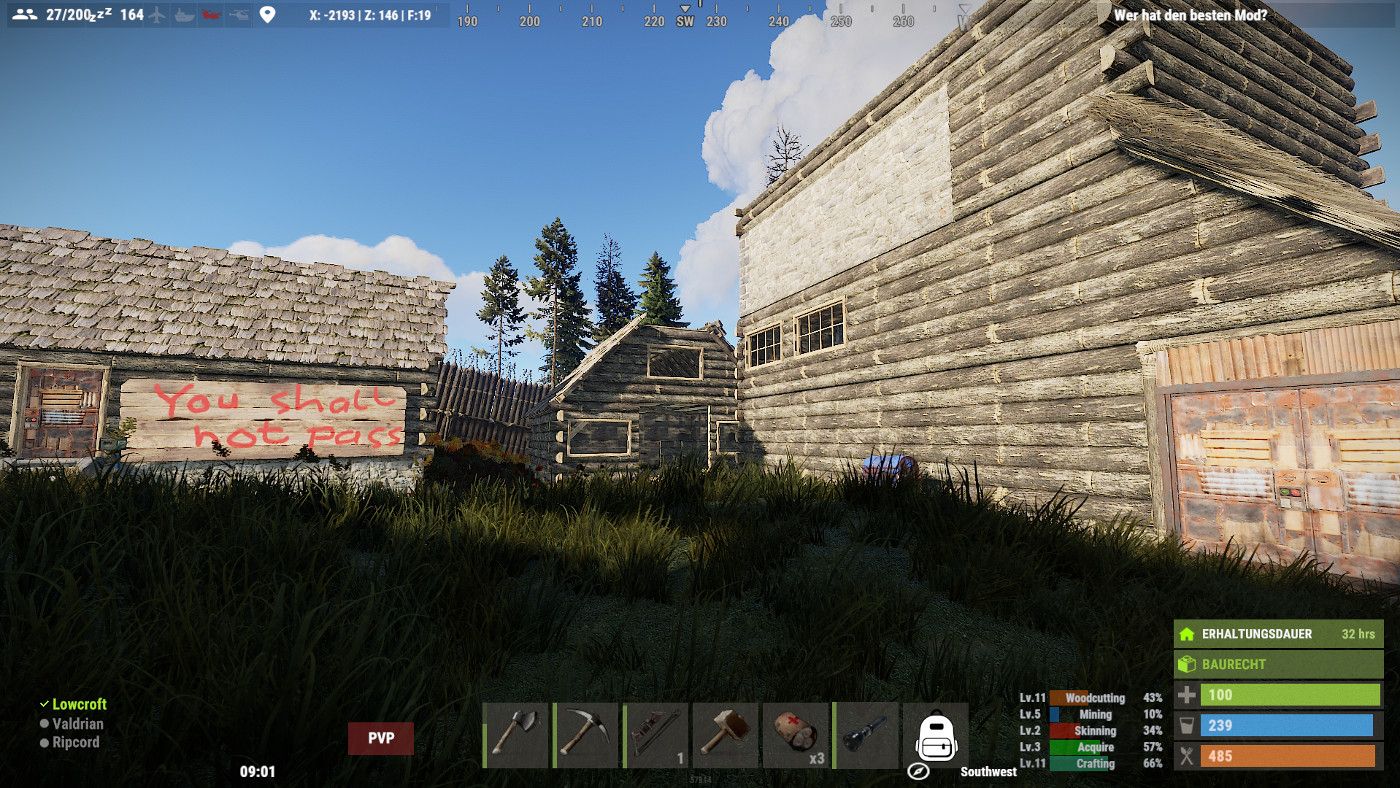Select the building hammer in the hotbar
Viewport: 1400px width, 788px height.
pyautogui.click(x=725, y=735)
